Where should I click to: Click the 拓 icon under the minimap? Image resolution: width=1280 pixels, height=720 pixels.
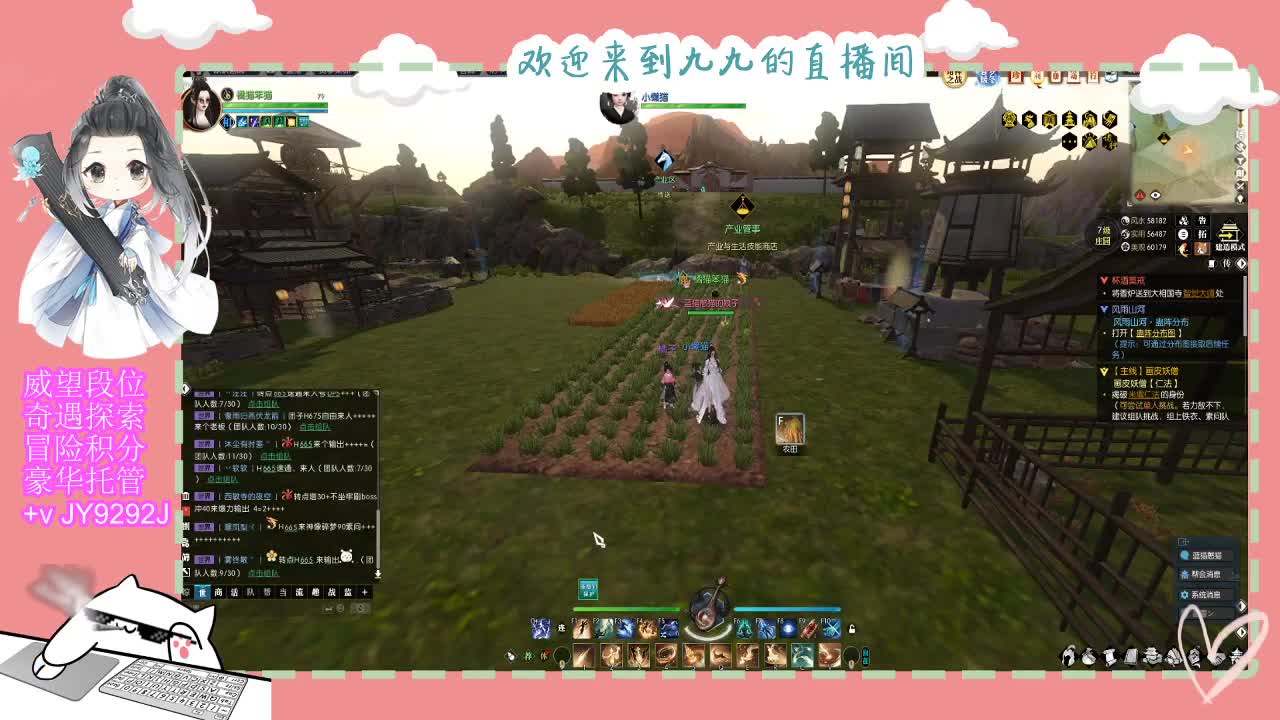[x=1202, y=235]
